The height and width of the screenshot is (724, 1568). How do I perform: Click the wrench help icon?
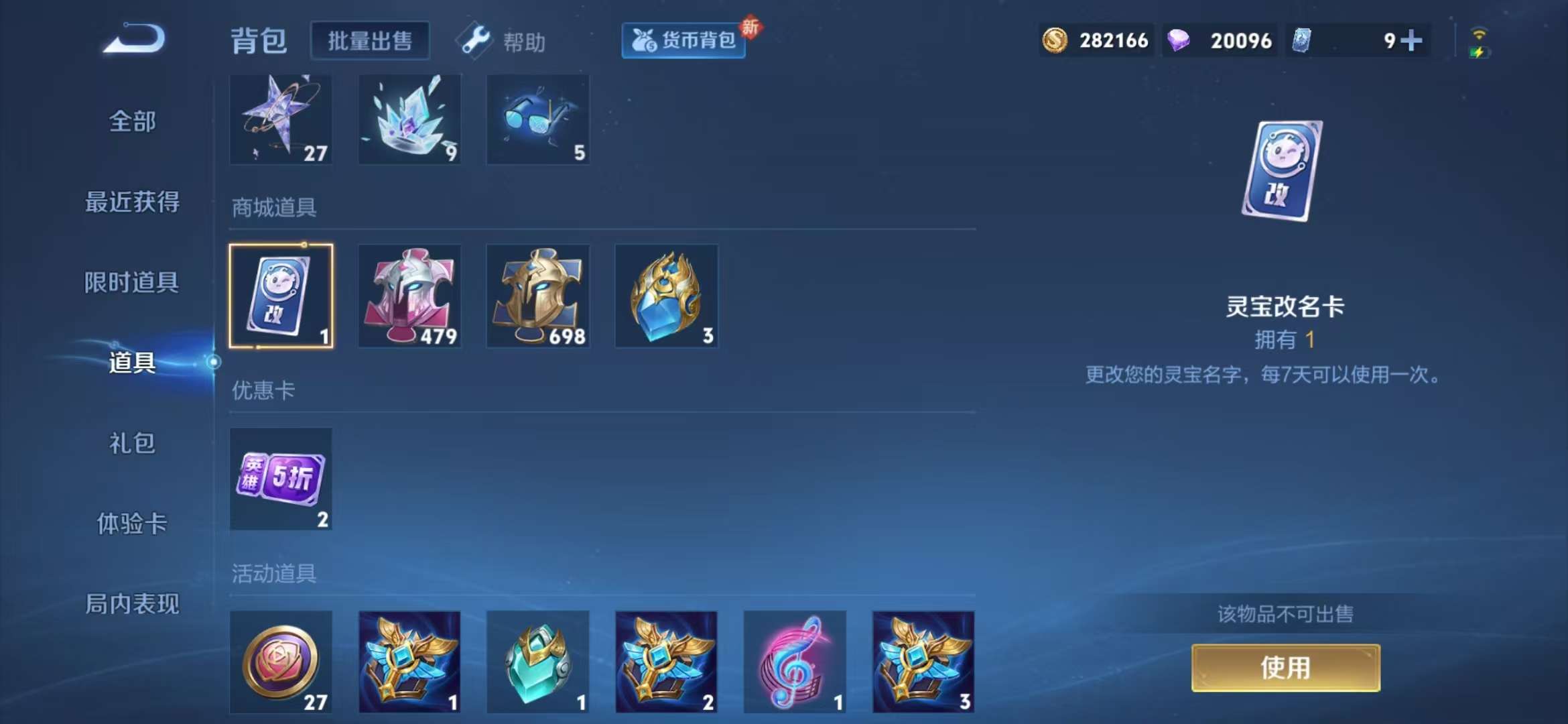coord(473,40)
